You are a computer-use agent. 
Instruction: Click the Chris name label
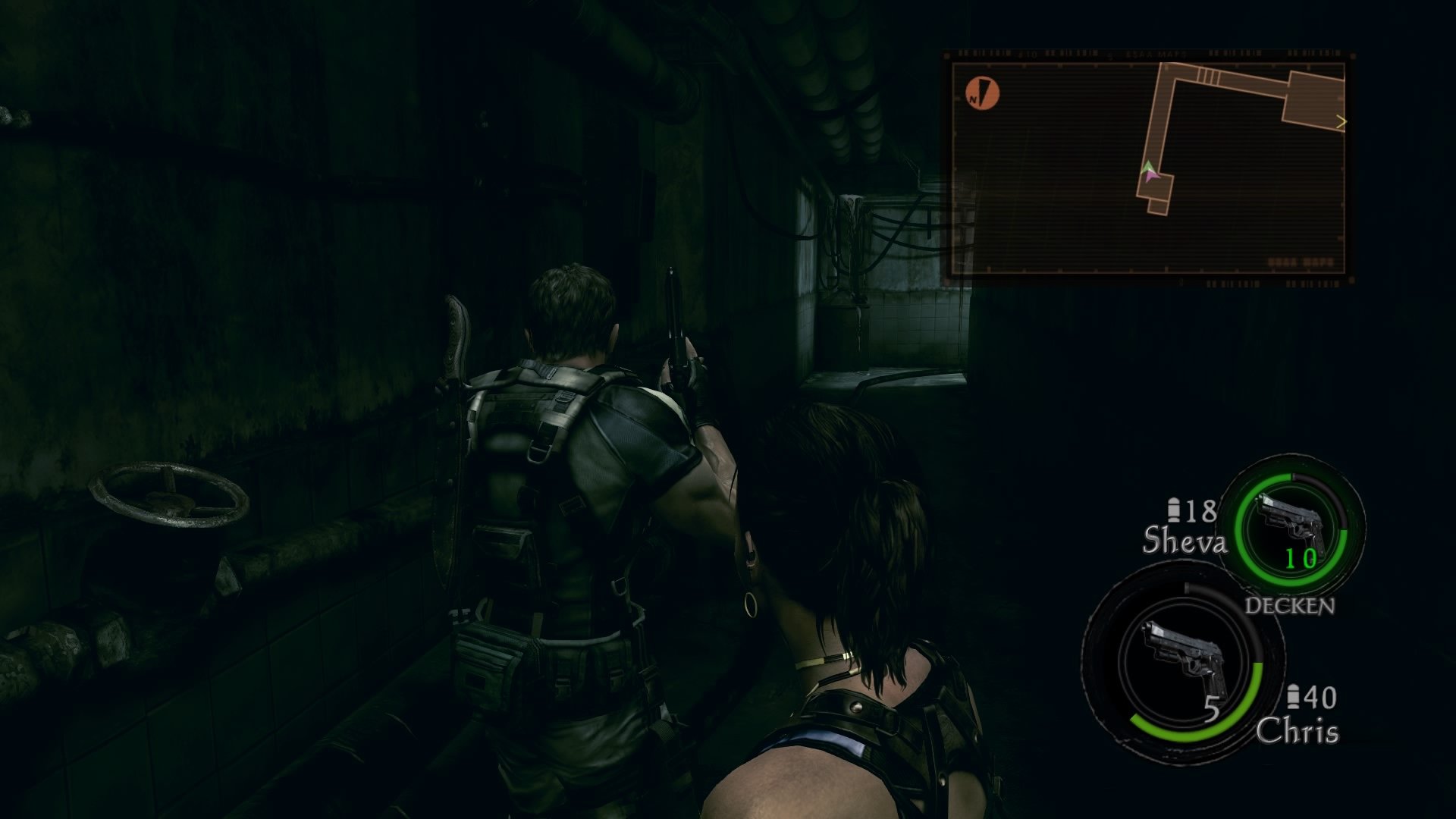point(1299,730)
